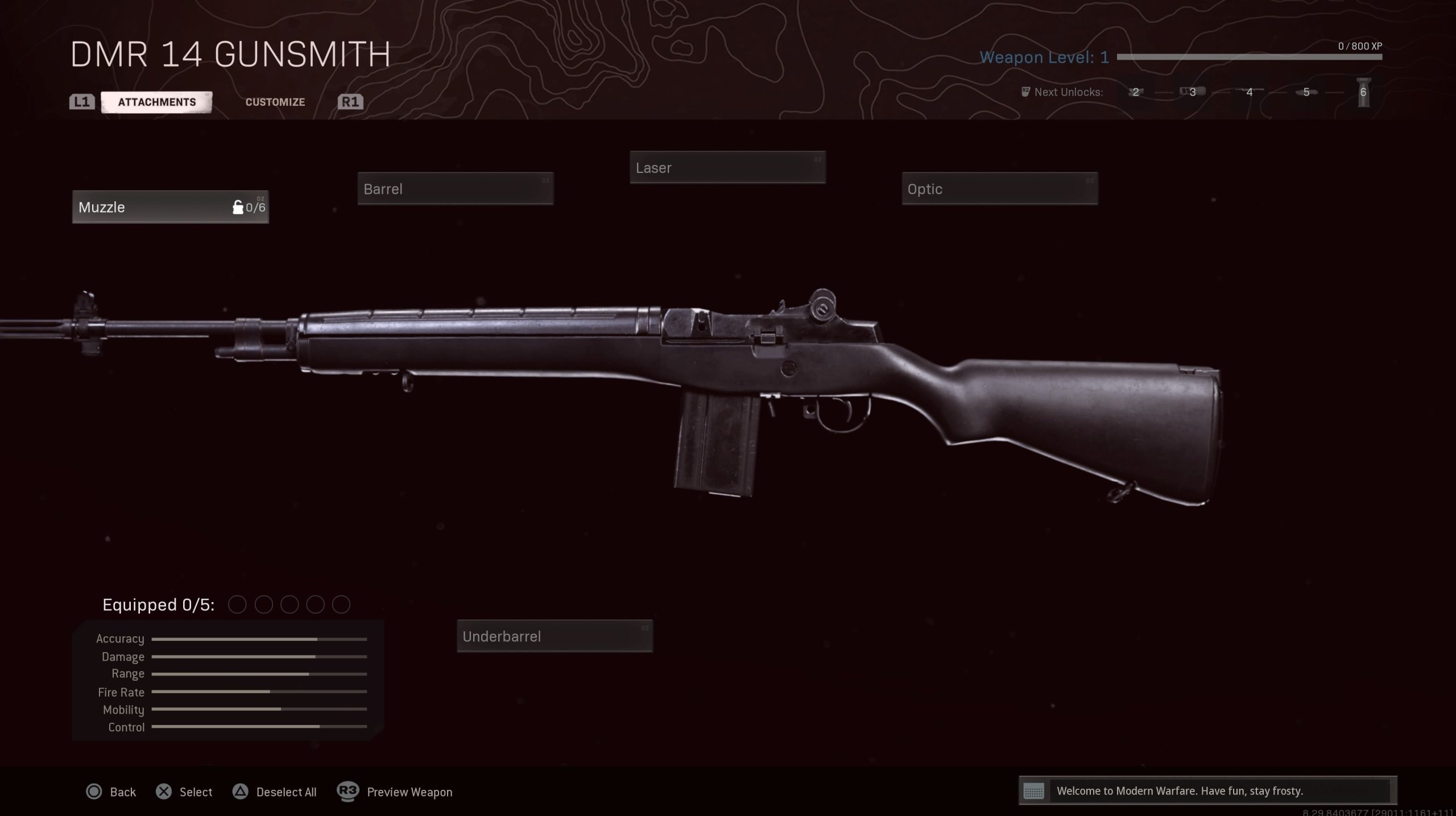
Task: Select the Muzzle attachment slot
Action: [x=170, y=207]
